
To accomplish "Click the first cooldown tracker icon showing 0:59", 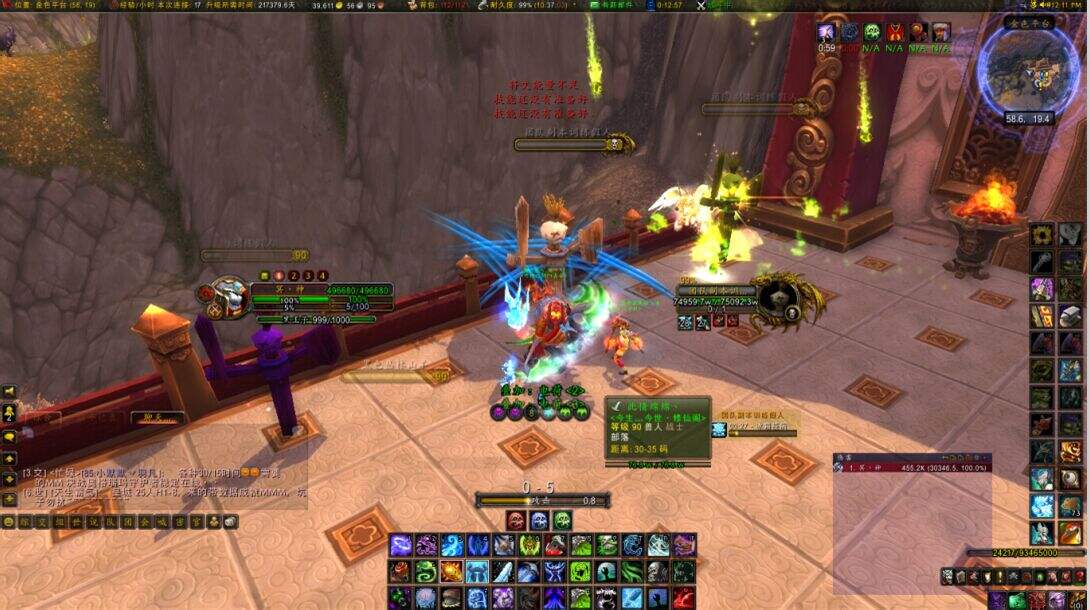I will tap(826, 33).
